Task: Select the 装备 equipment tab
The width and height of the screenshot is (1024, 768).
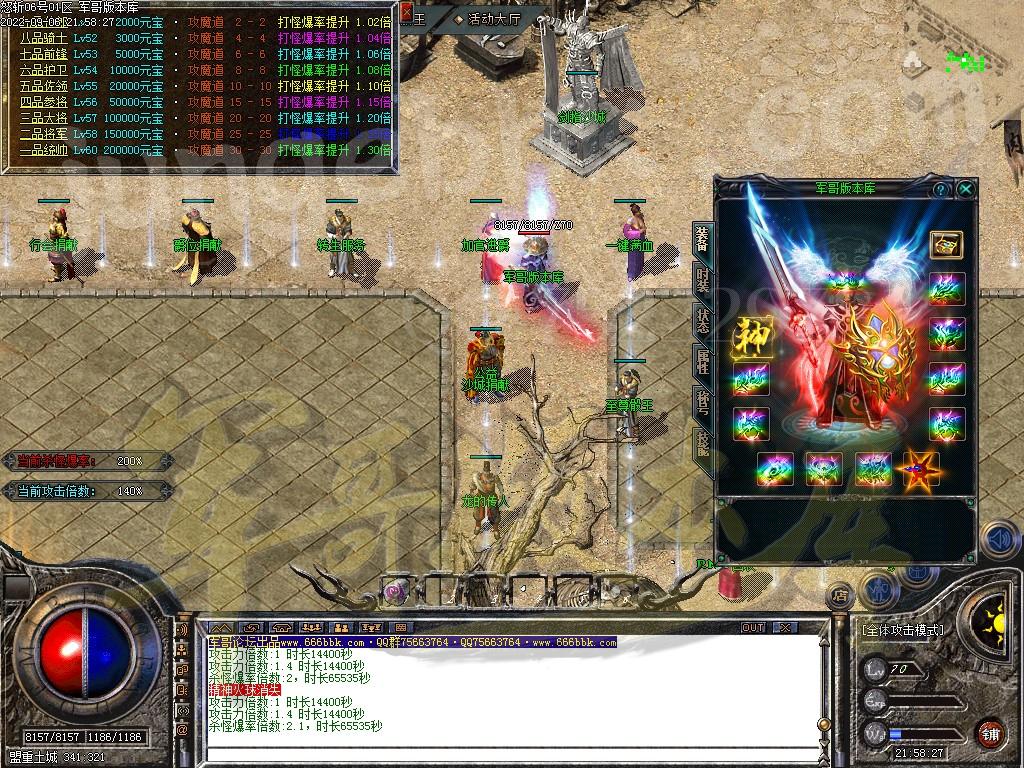Action: coord(703,238)
